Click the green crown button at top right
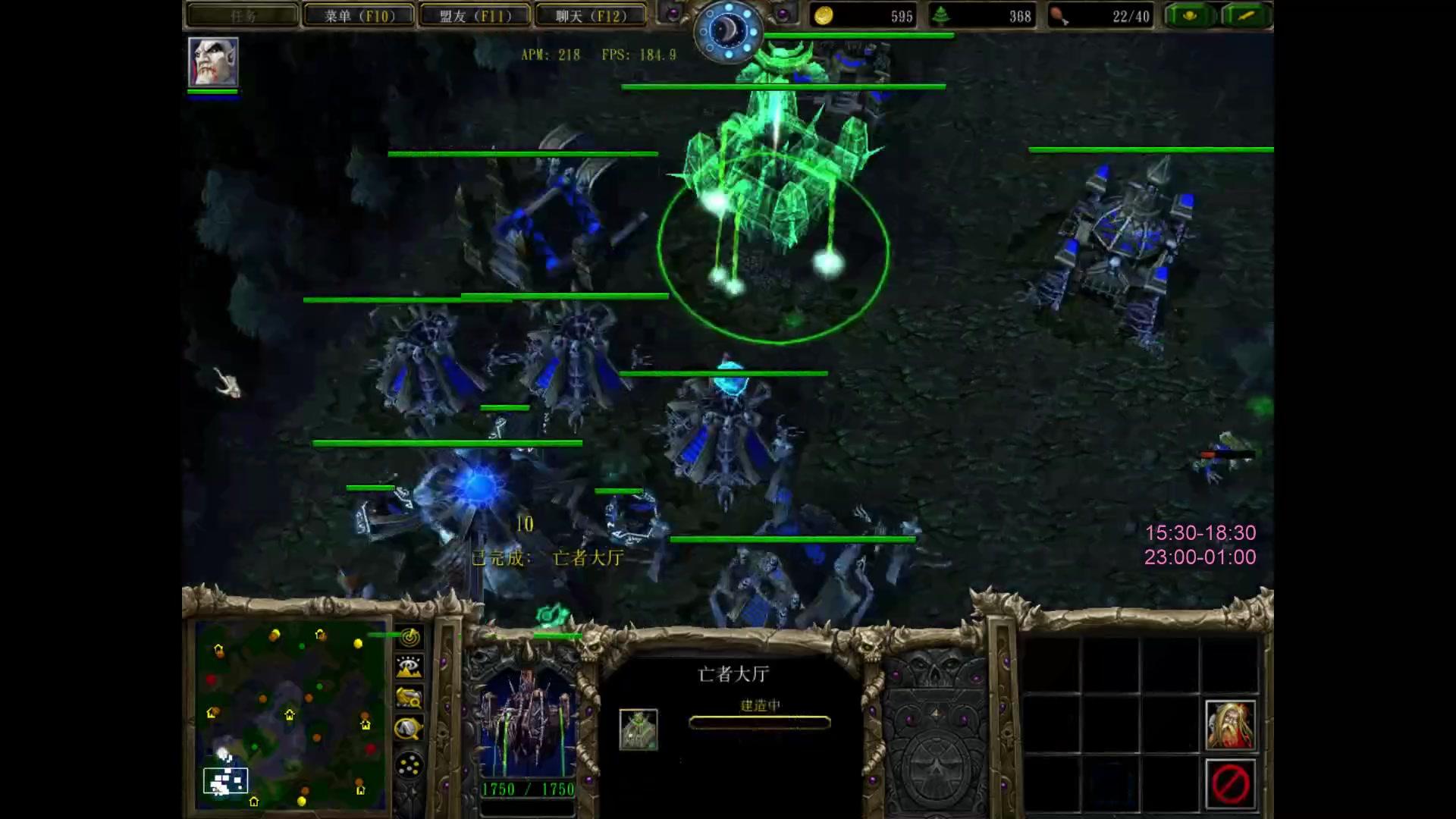Viewport: 1456px width, 819px height. (x=1189, y=16)
